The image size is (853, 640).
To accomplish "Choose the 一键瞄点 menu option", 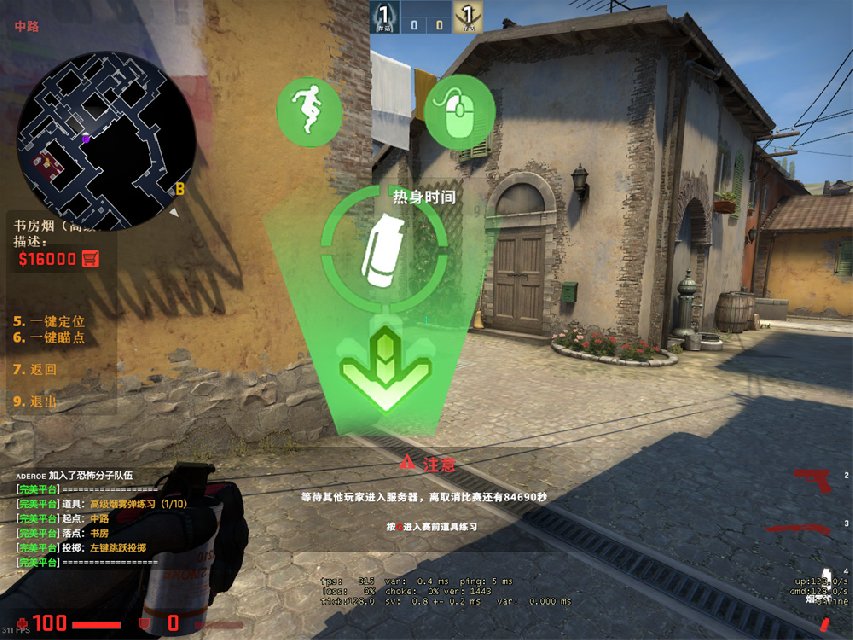I will [x=49, y=338].
